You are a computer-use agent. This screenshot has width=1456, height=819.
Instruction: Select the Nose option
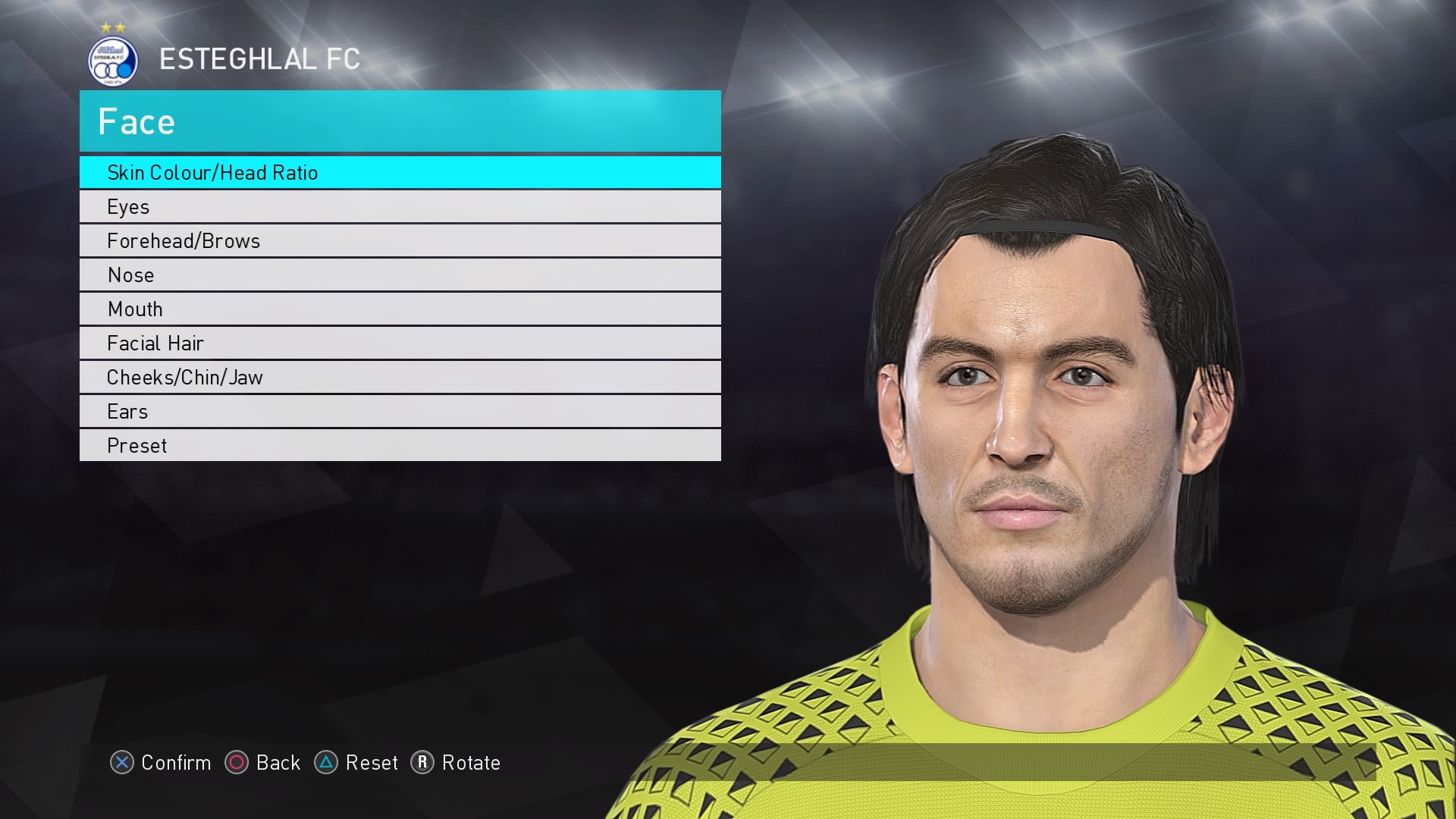coord(400,275)
